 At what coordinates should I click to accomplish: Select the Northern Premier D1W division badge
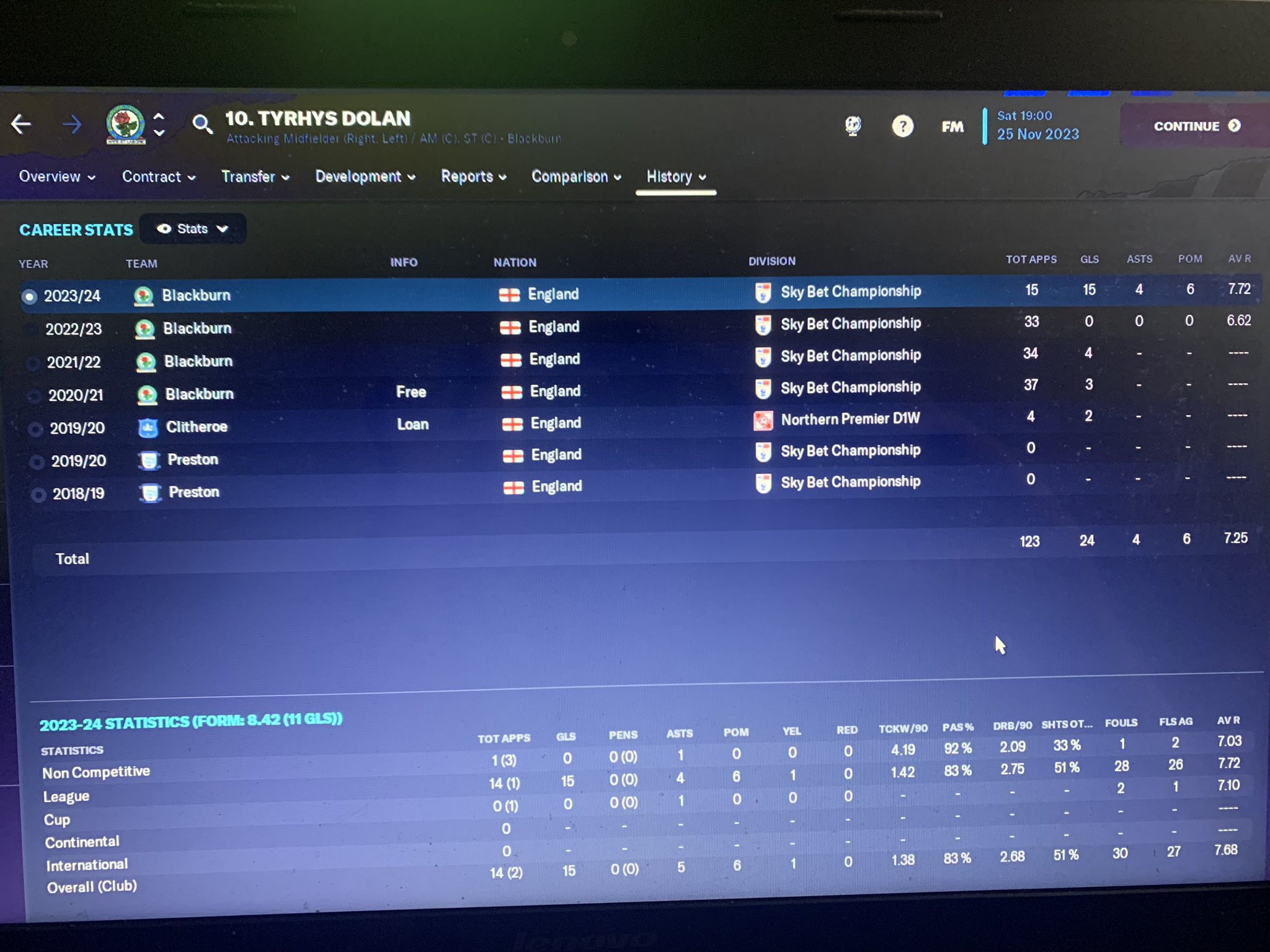click(763, 419)
